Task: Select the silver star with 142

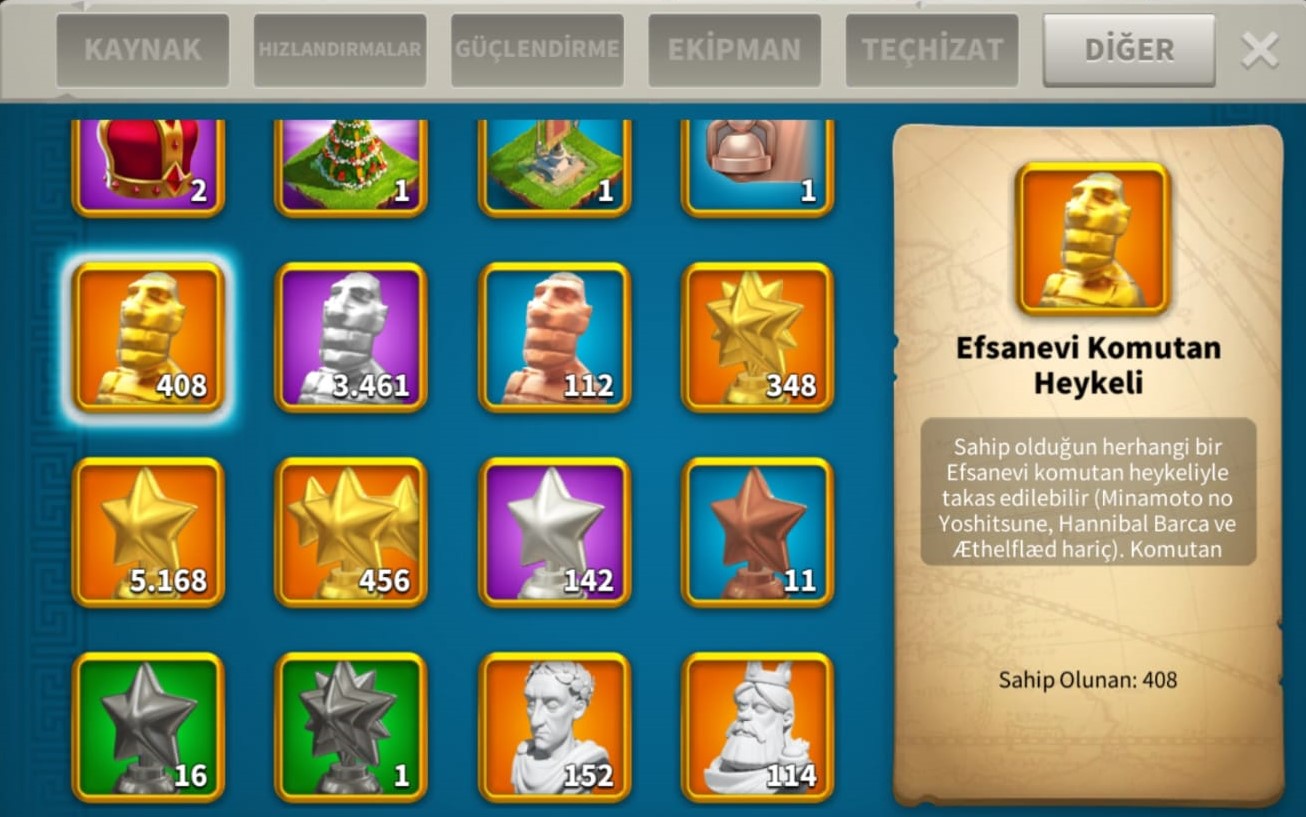Action: pos(555,532)
